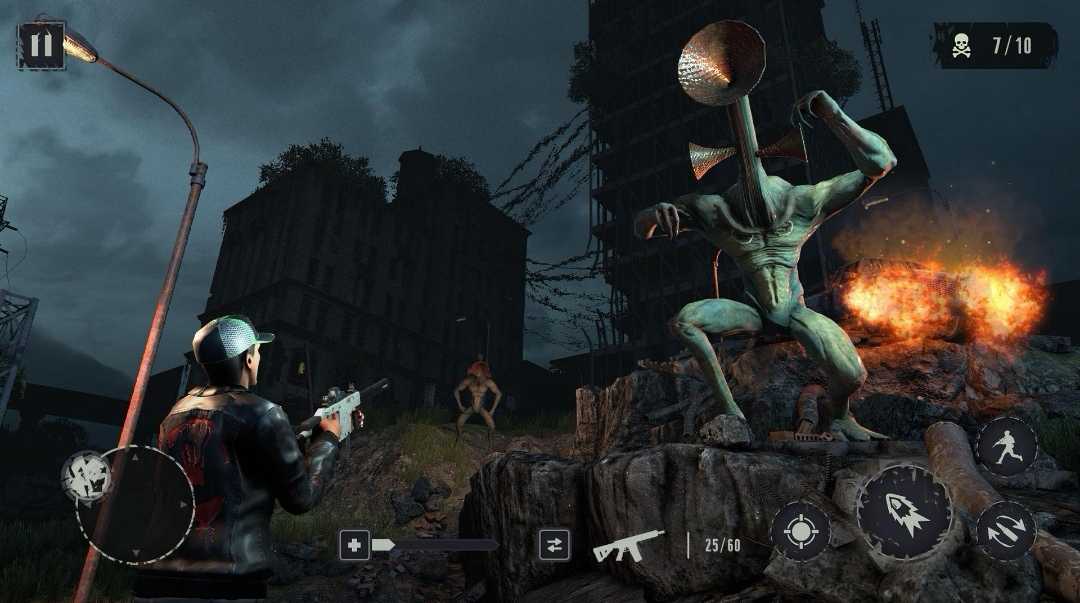Tap the virtual joystick thumb knob
Viewport: 1080px width, 603px height.
coord(87,476)
